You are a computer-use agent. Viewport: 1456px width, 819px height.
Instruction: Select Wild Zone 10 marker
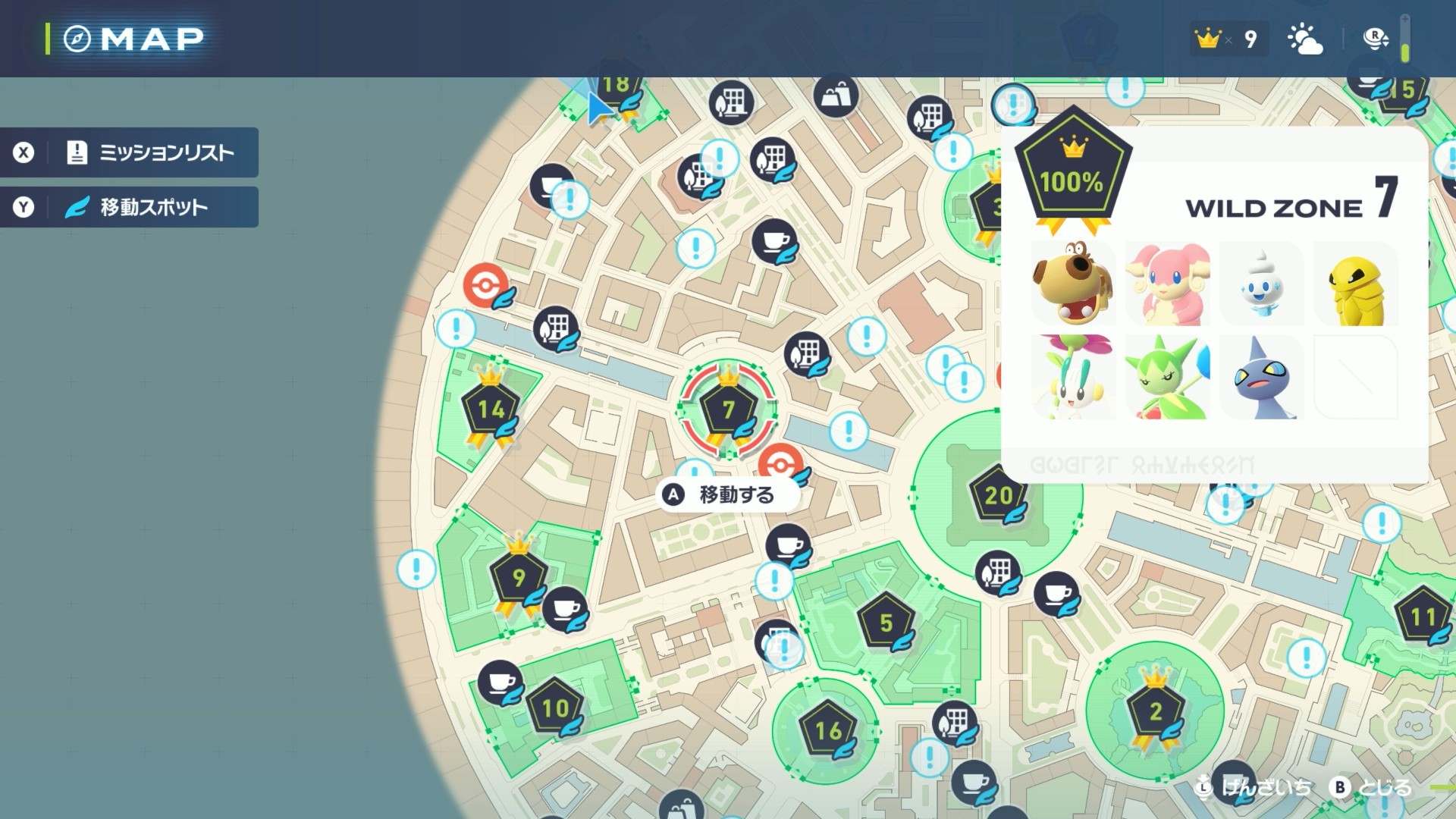(556, 708)
